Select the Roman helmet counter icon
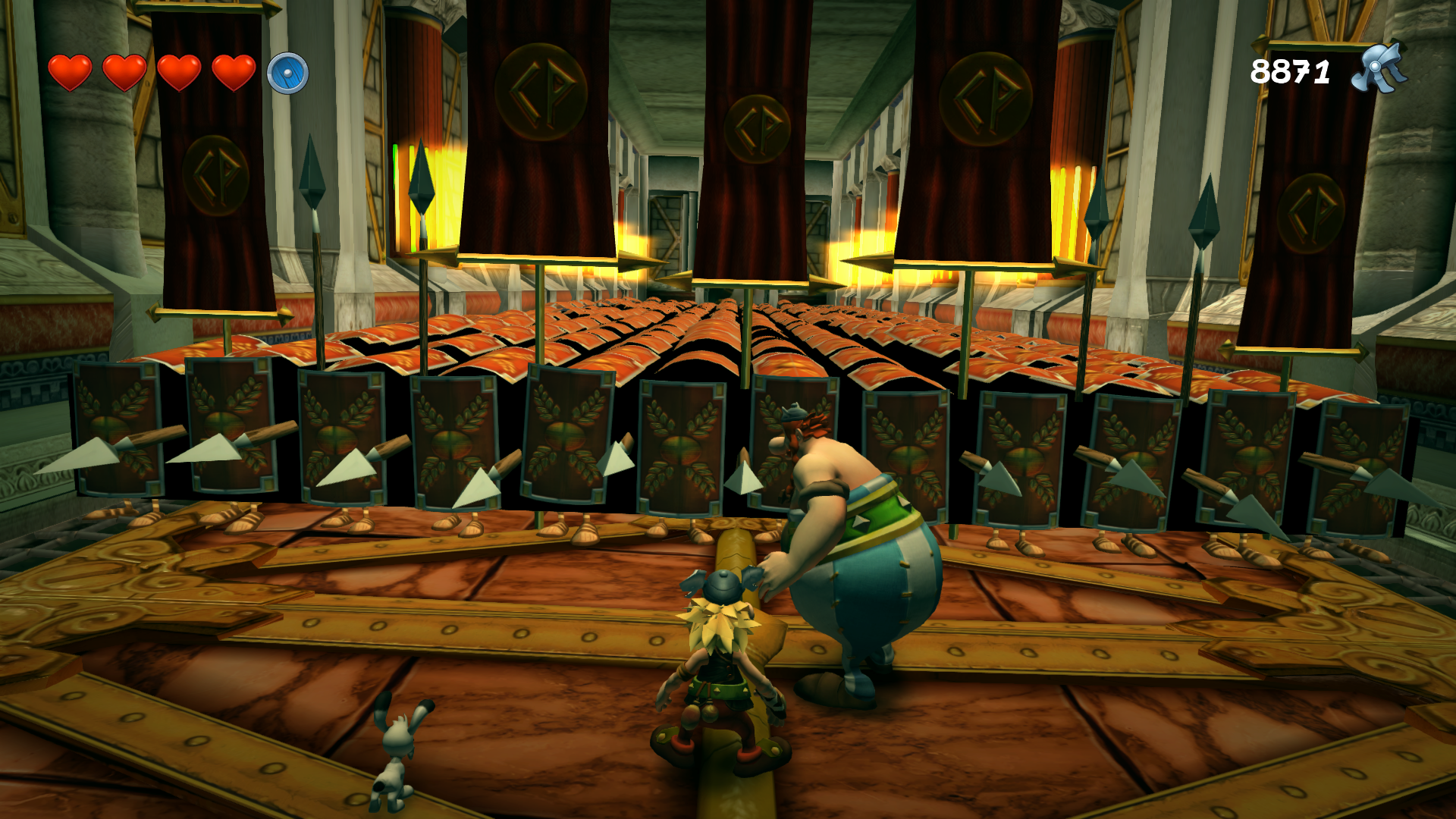Image resolution: width=1456 pixels, height=819 pixels. (x=1379, y=69)
